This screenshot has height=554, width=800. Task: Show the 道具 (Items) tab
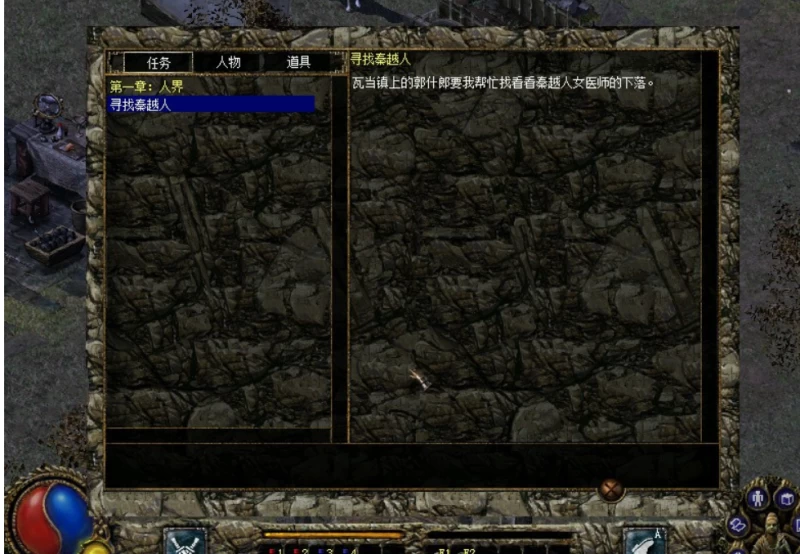(298, 62)
